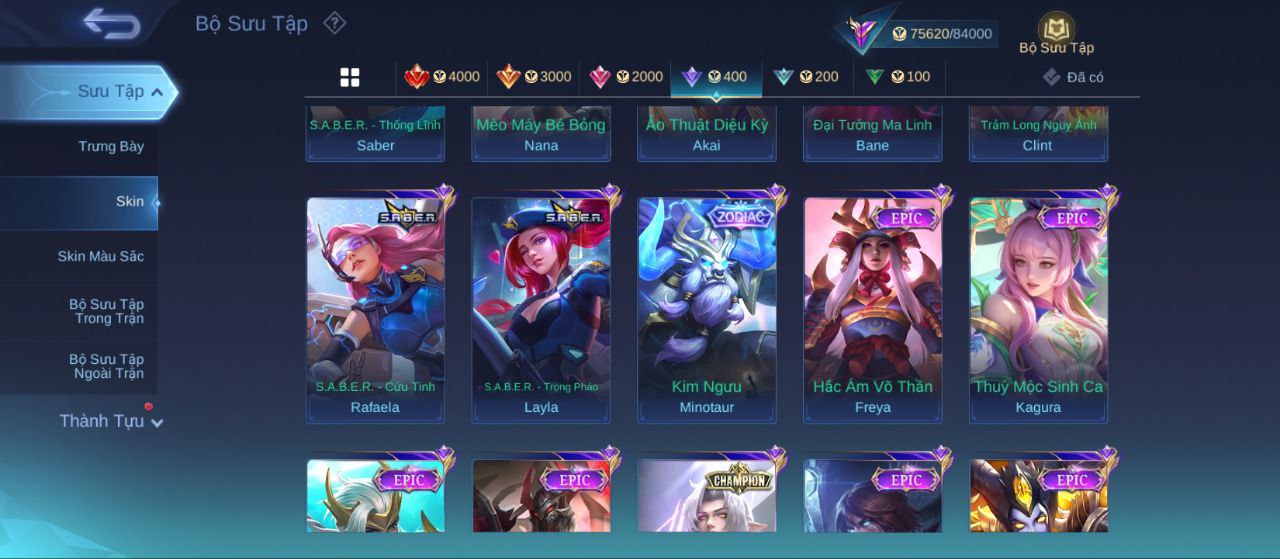Choose the 200 points tier tab
The image size is (1280, 559).
click(806, 77)
